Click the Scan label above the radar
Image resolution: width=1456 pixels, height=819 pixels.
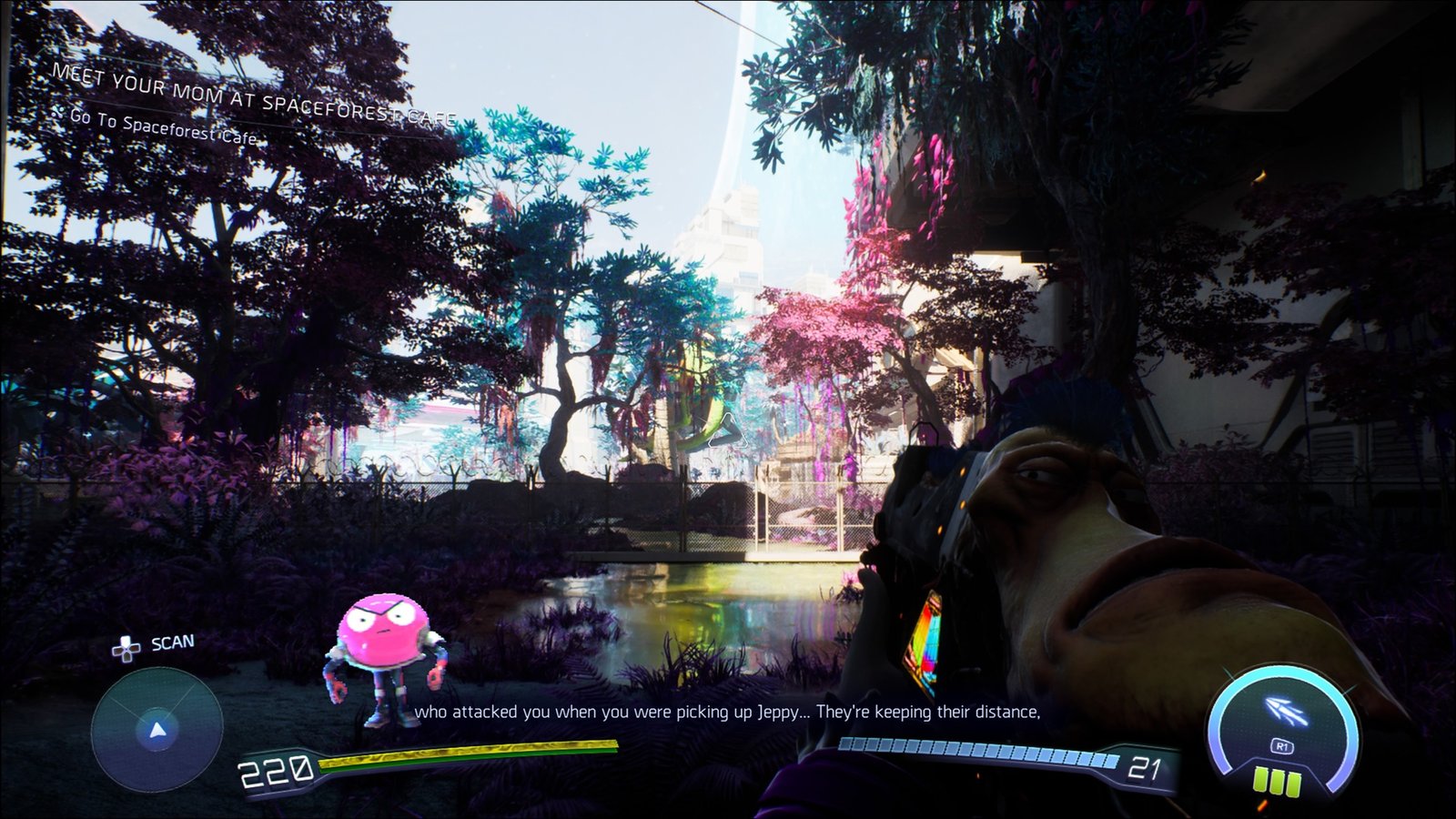[171, 643]
